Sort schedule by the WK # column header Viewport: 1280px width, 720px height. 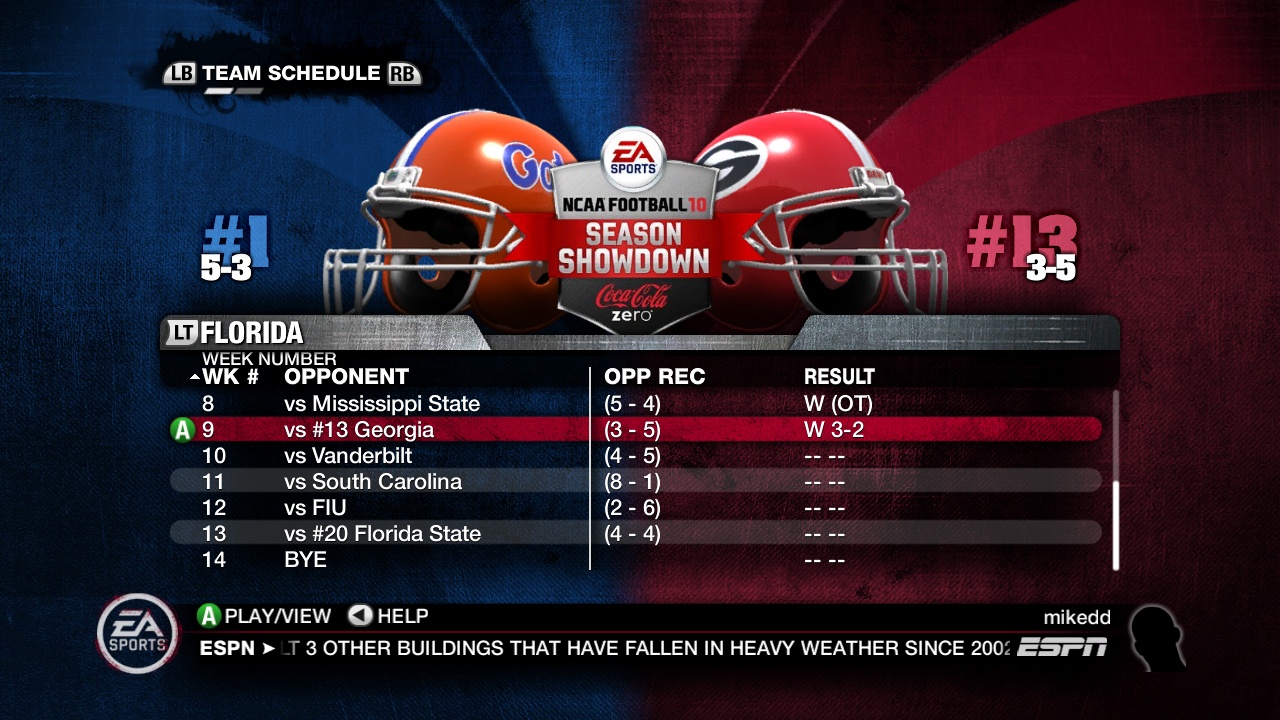click(x=231, y=377)
